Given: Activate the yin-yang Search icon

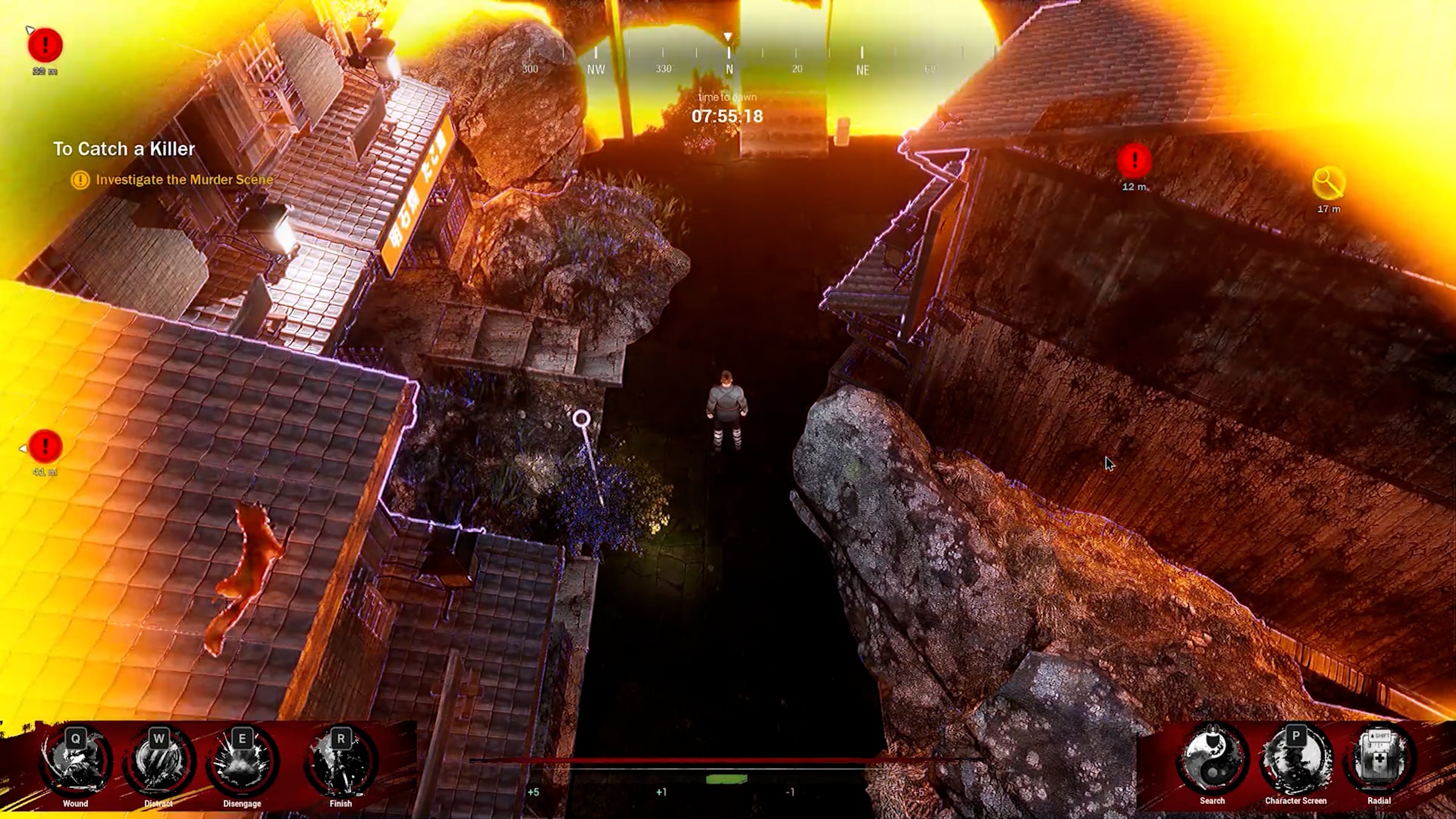Looking at the screenshot, I should click(1212, 760).
